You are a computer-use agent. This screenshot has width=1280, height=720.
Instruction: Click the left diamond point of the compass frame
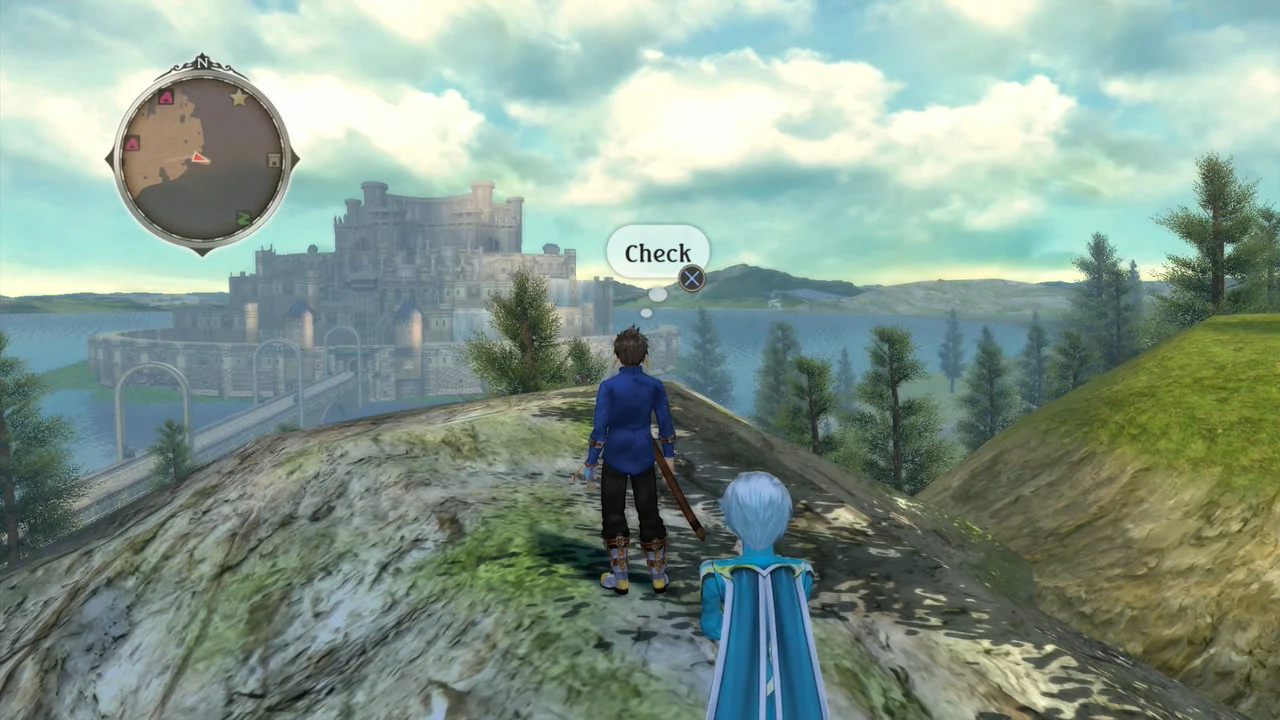point(109,156)
